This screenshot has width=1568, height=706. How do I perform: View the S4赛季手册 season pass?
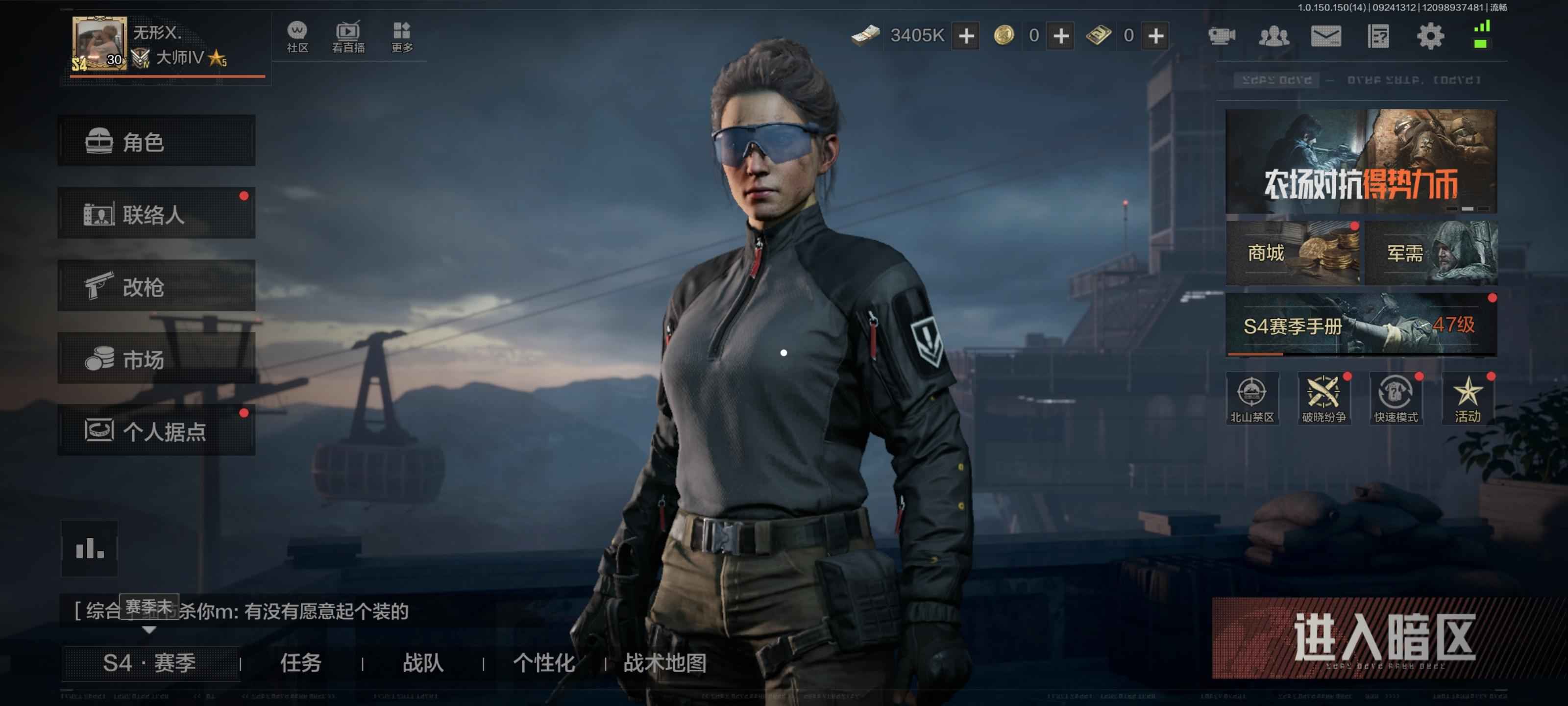[1360, 325]
